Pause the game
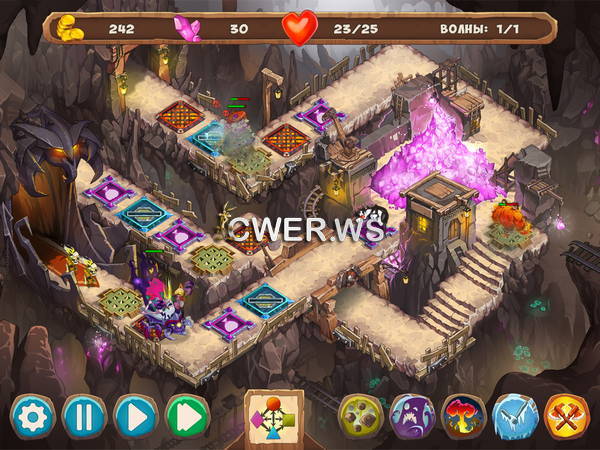Image resolution: width=600 pixels, height=450 pixels. coord(83,415)
